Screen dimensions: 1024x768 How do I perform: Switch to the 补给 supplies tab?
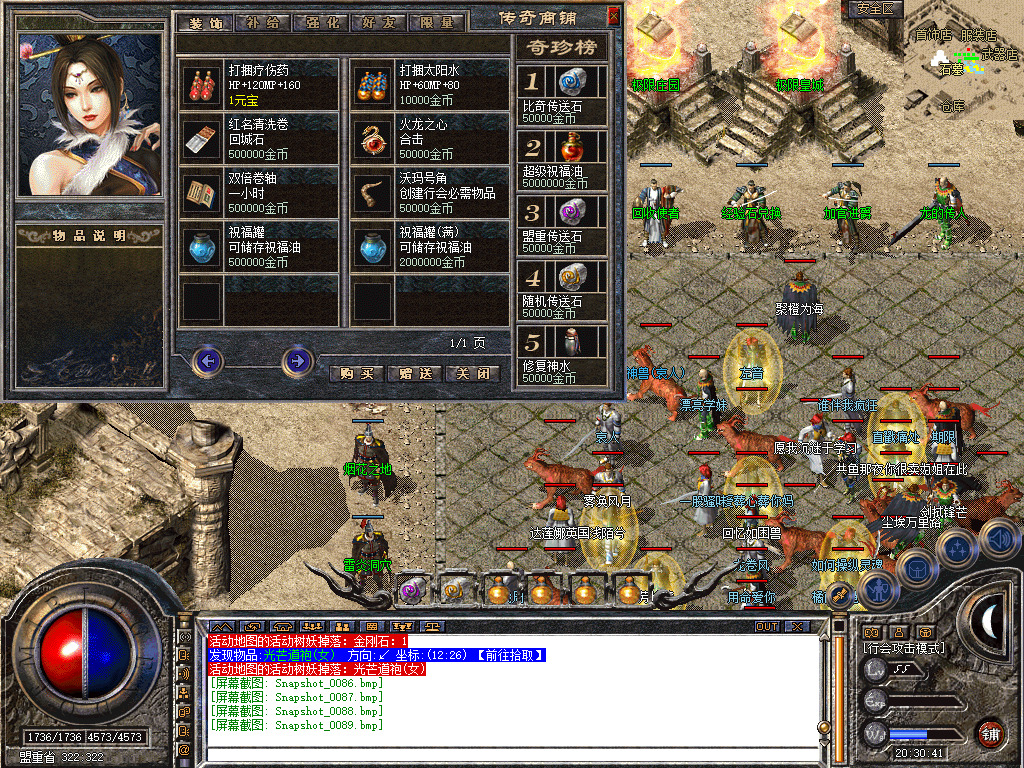(261, 22)
